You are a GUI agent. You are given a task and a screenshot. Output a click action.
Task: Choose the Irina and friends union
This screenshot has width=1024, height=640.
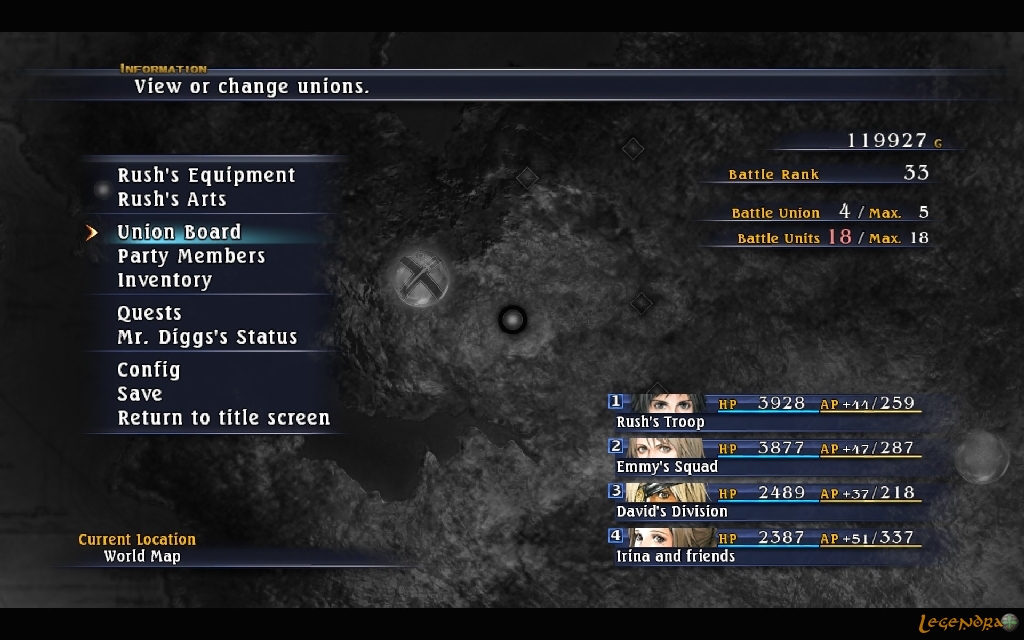[764, 546]
